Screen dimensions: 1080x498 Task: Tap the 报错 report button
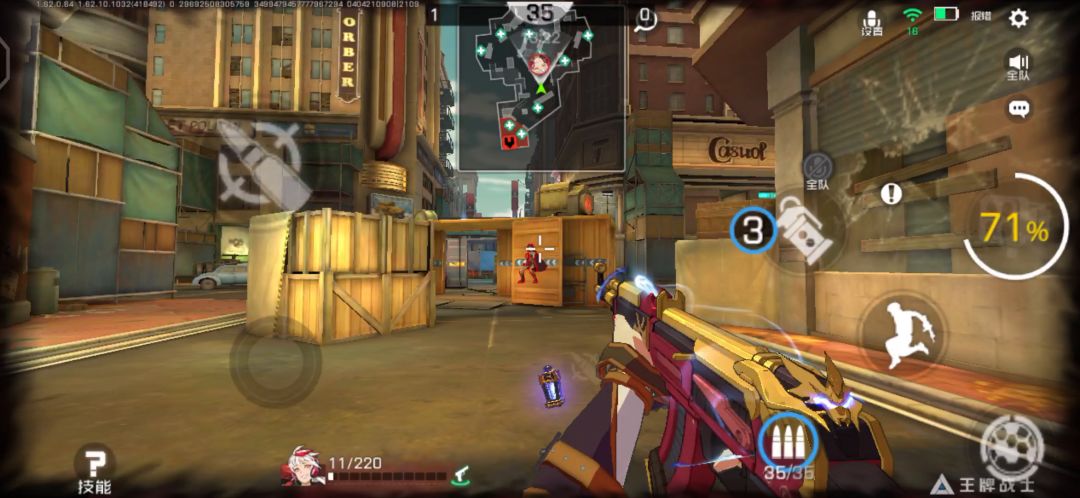click(x=981, y=16)
